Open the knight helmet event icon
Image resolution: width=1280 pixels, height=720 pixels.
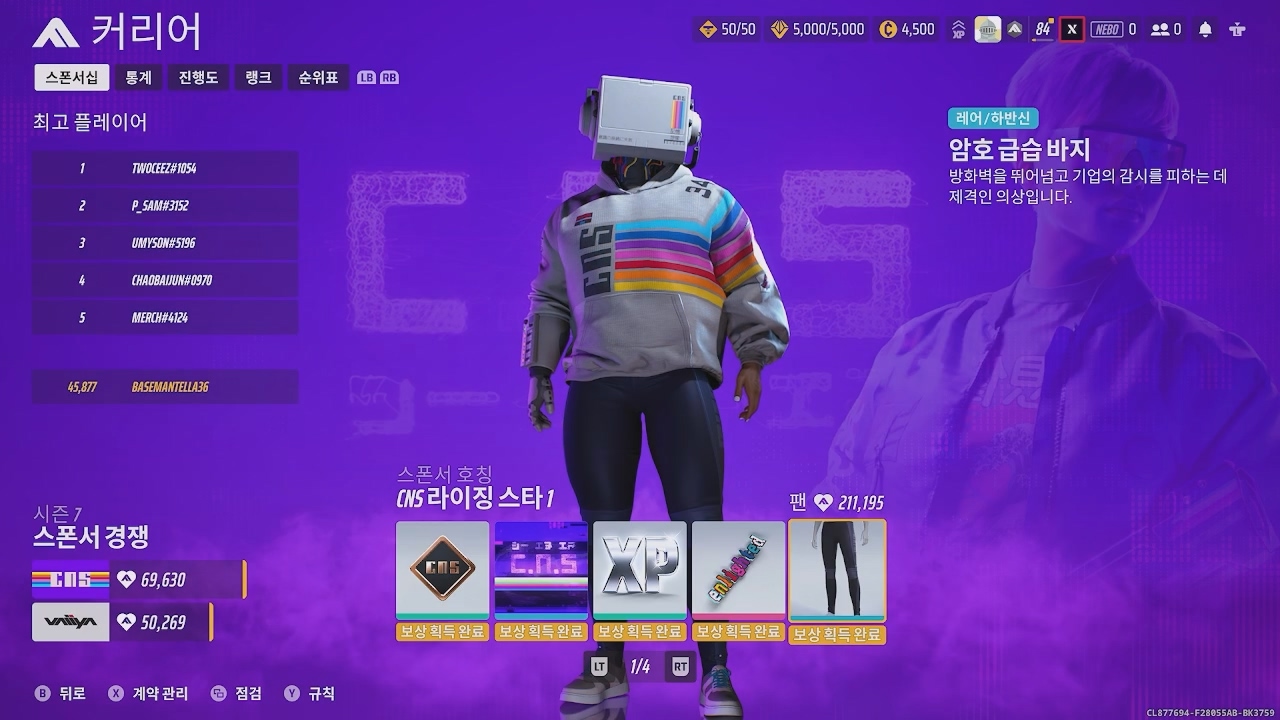click(x=988, y=29)
